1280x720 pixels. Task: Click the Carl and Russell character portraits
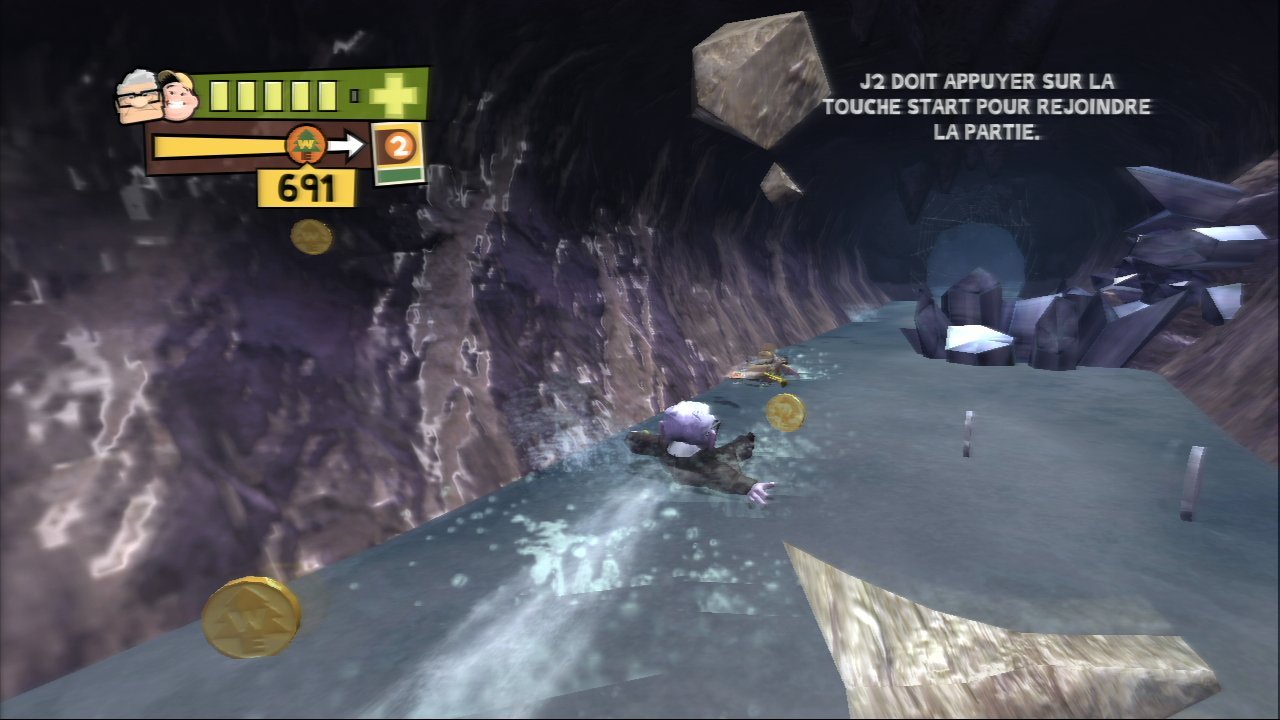[x=157, y=97]
